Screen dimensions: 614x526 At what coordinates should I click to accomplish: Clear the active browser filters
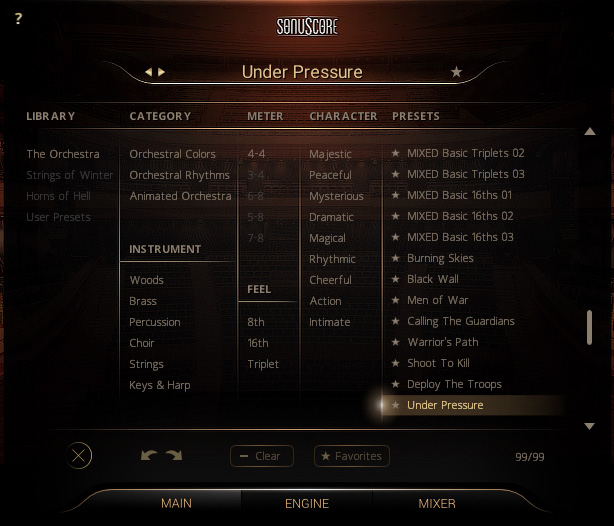coord(261,456)
